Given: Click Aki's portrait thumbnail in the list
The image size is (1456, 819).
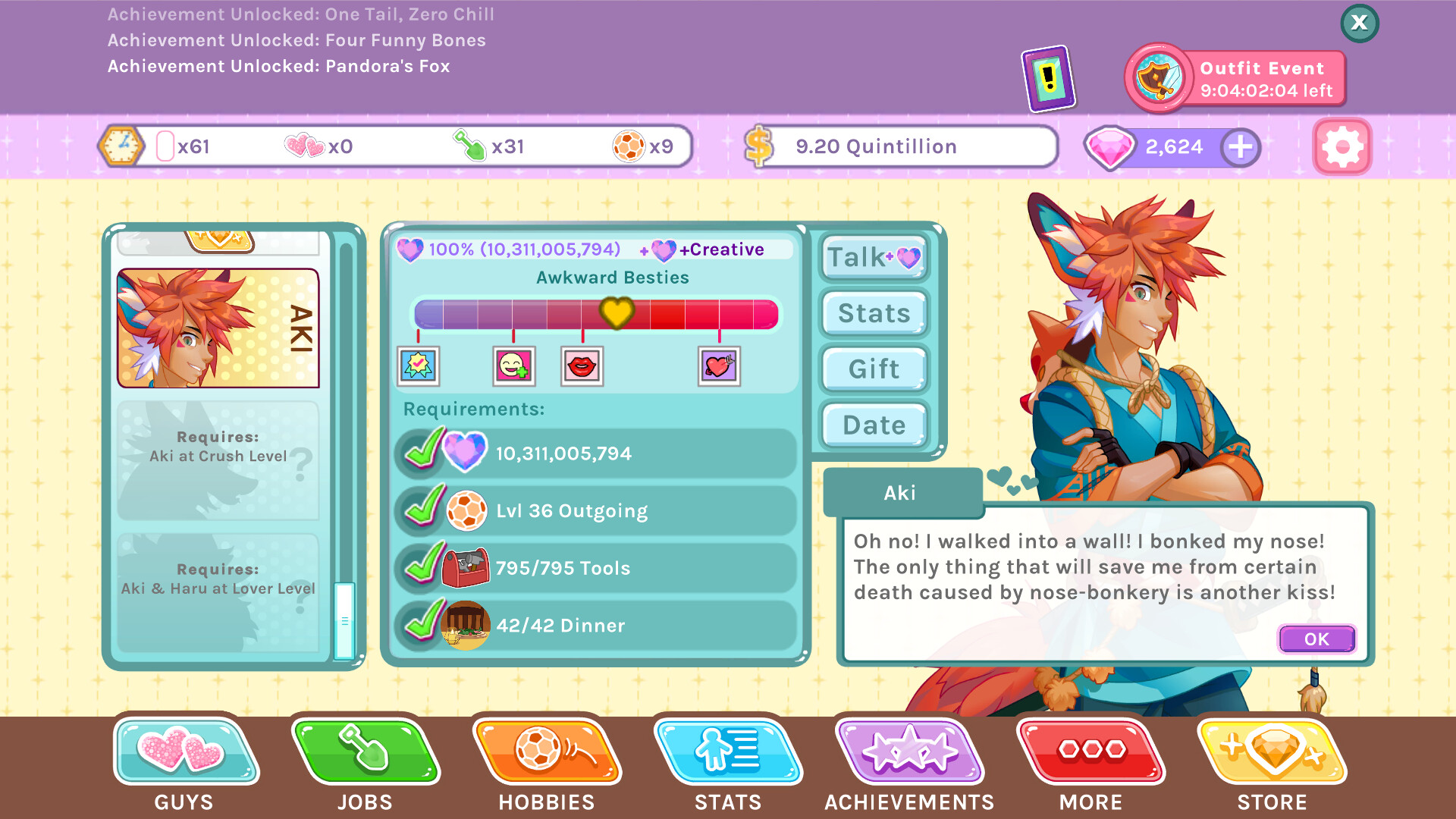Looking at the screenshot, I should 218,328.
